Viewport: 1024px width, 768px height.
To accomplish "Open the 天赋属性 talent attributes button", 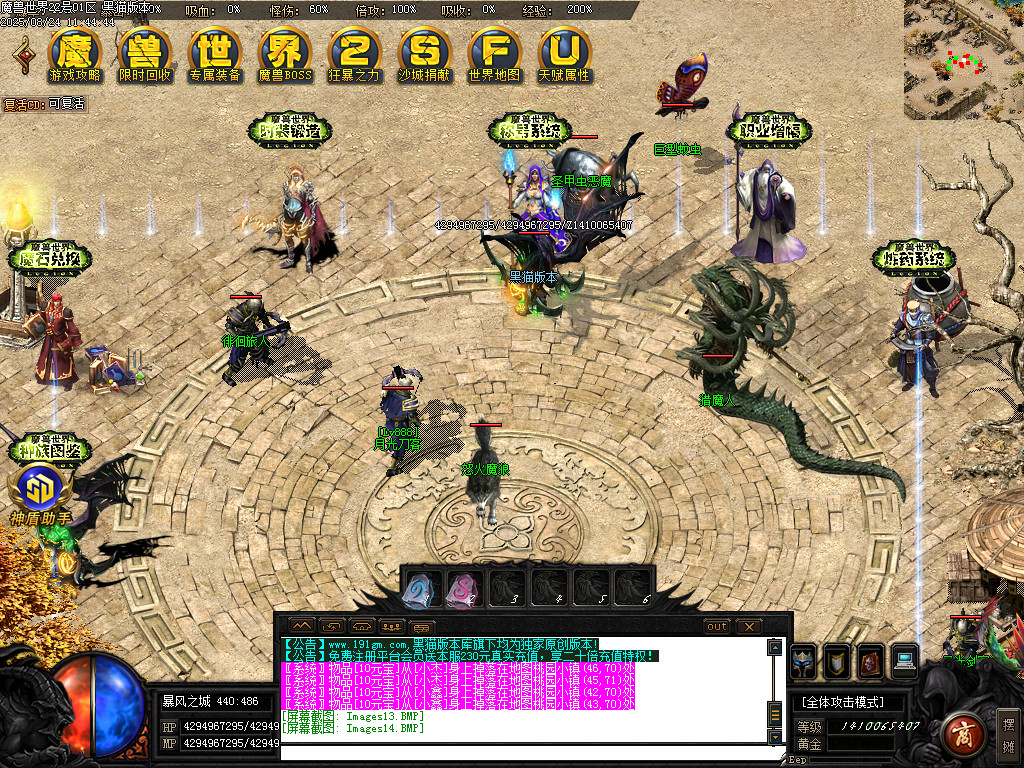I will [x=565, y=55].
